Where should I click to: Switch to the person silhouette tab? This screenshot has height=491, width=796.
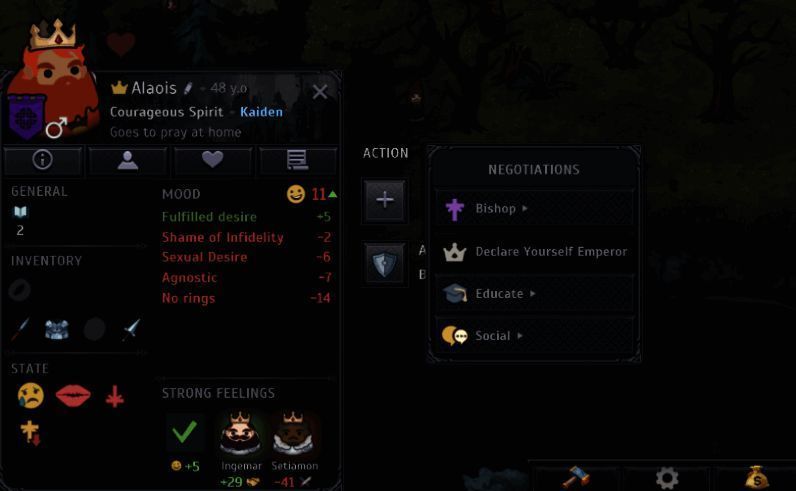click(127, 159)
